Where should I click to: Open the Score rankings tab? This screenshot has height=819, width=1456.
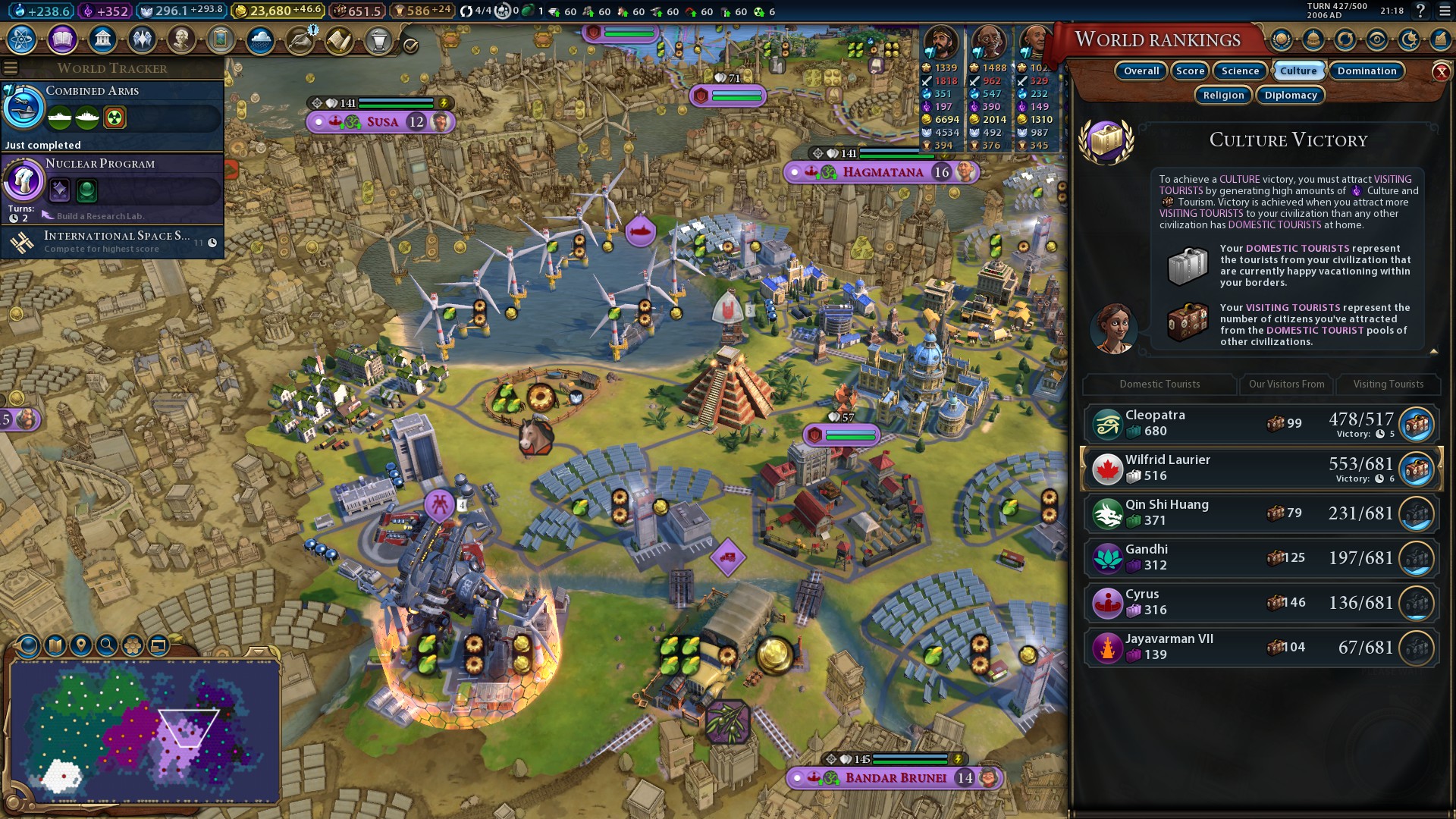(x=1190, y=71)
